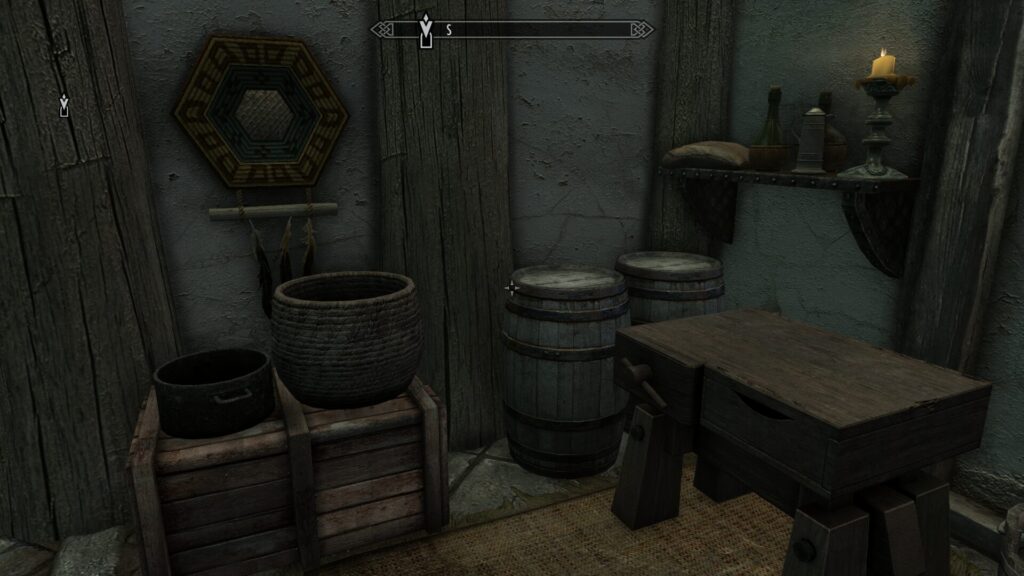Click the floating quest door marker off the compass

[65, 105]
